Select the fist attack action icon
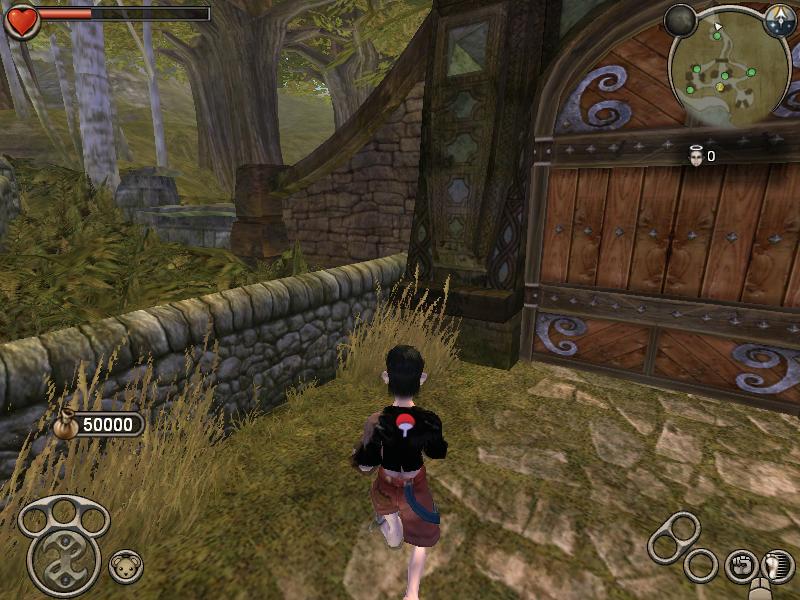Image resolution: width=800 pixels, height=600 pixels. click(741, 565)
